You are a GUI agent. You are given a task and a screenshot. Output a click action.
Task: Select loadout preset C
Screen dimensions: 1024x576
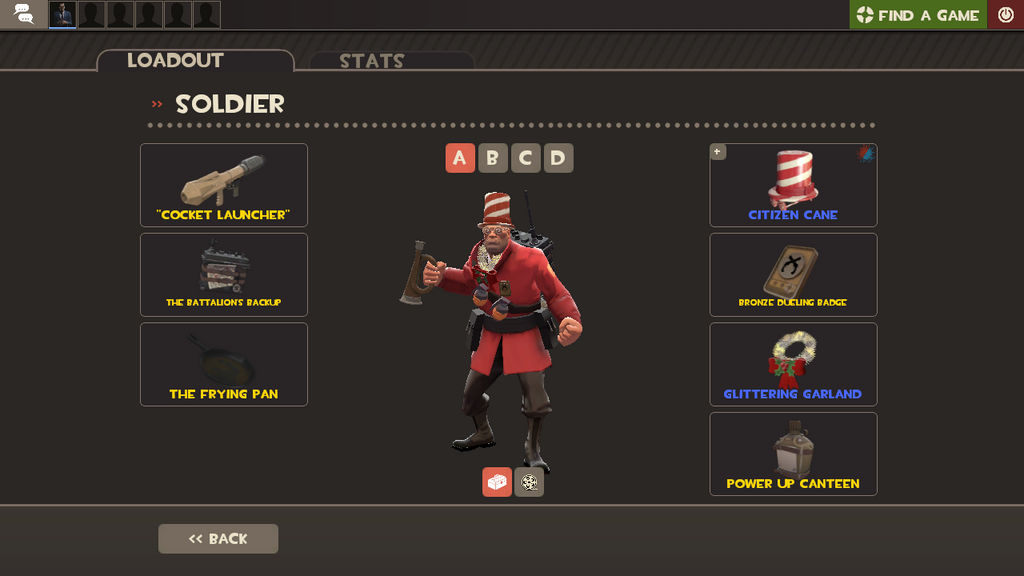pyautogui.click(x=525, y=158)
